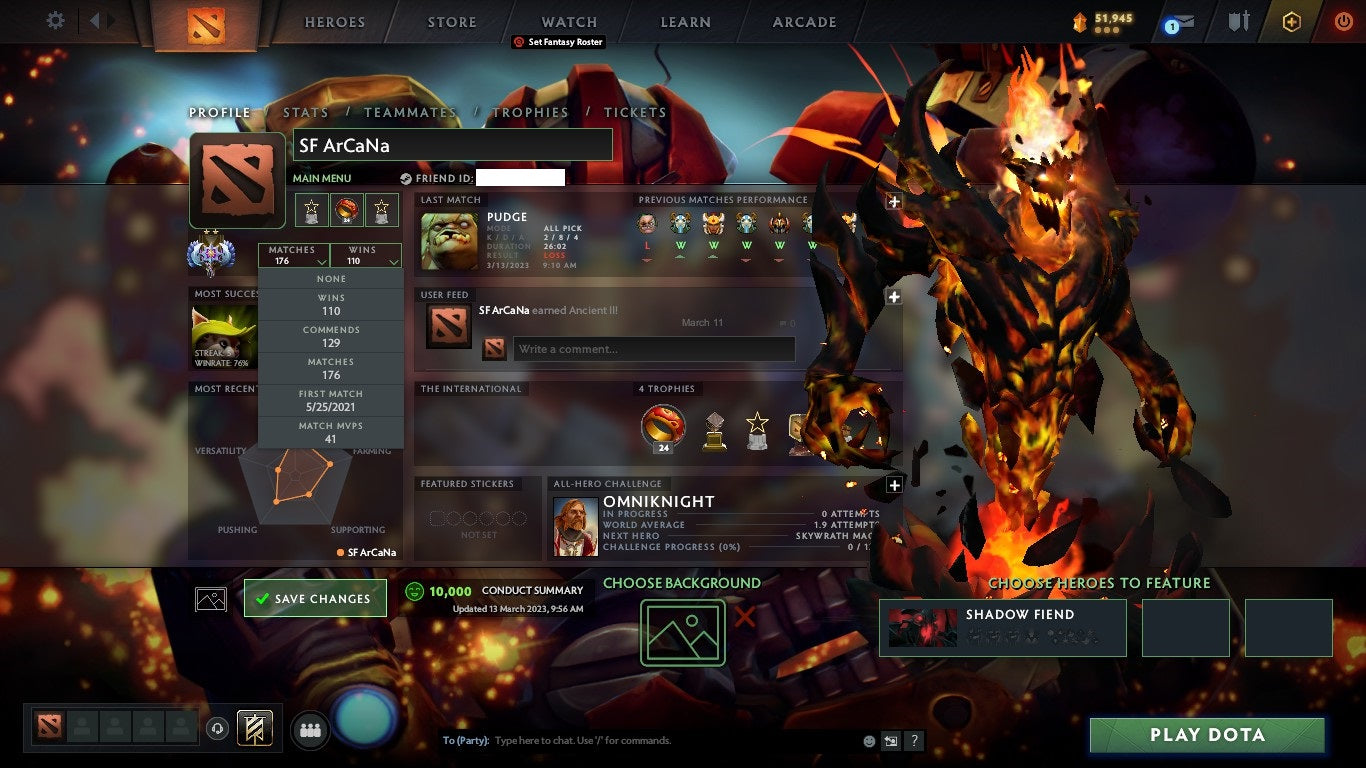Viewport: 1366px width, 768px height.
Task: Open the Matches stat dropdown
Action: pyautogui.click(x=293, y=255)
